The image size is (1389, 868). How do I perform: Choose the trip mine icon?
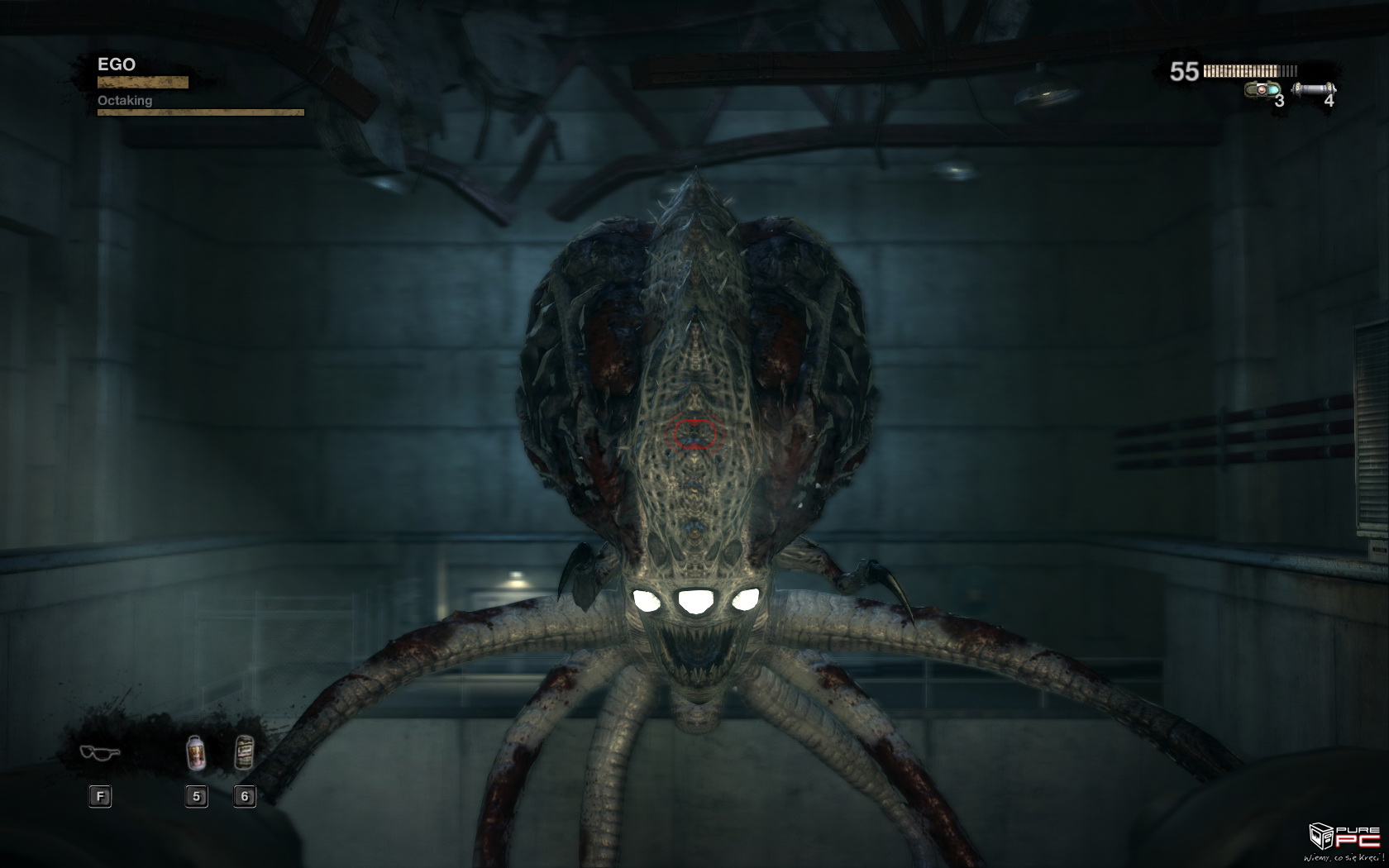coord(1263,89)
